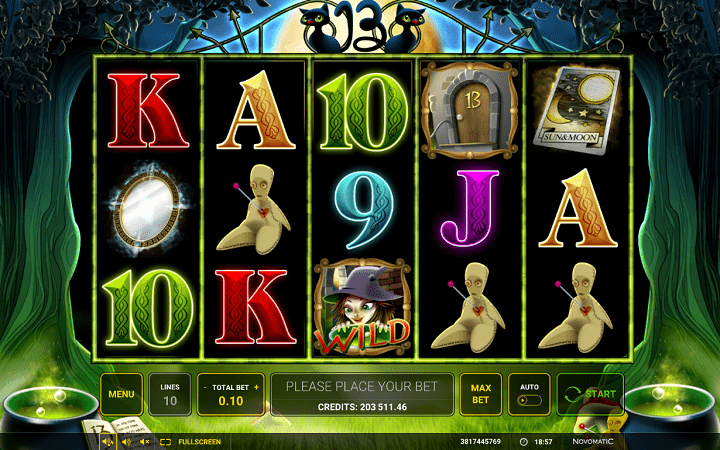Open the MENU button
The width and height of the screenshot is (720, 450).
pos(121,394)
